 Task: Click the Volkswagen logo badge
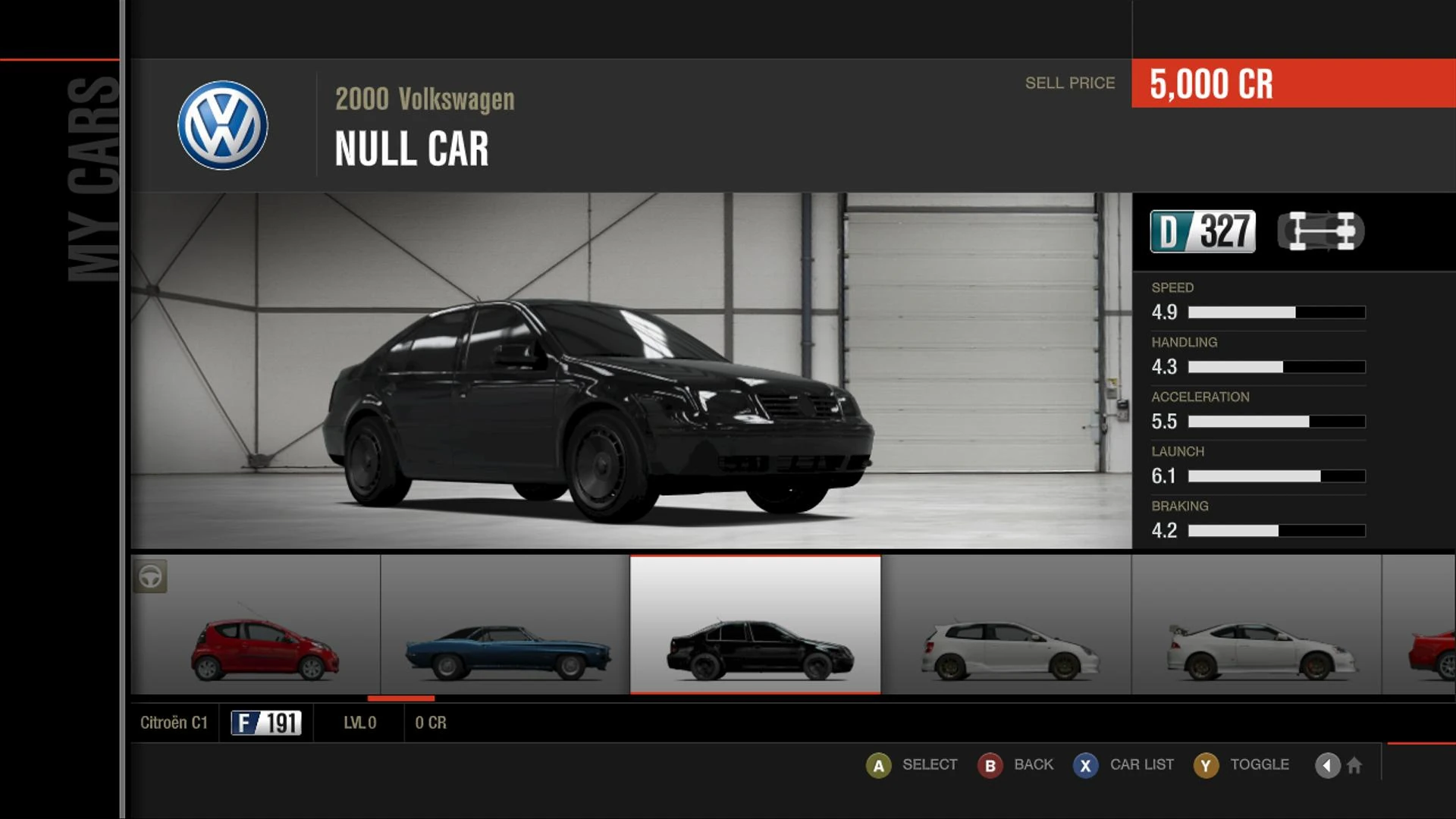click(222, 125)
